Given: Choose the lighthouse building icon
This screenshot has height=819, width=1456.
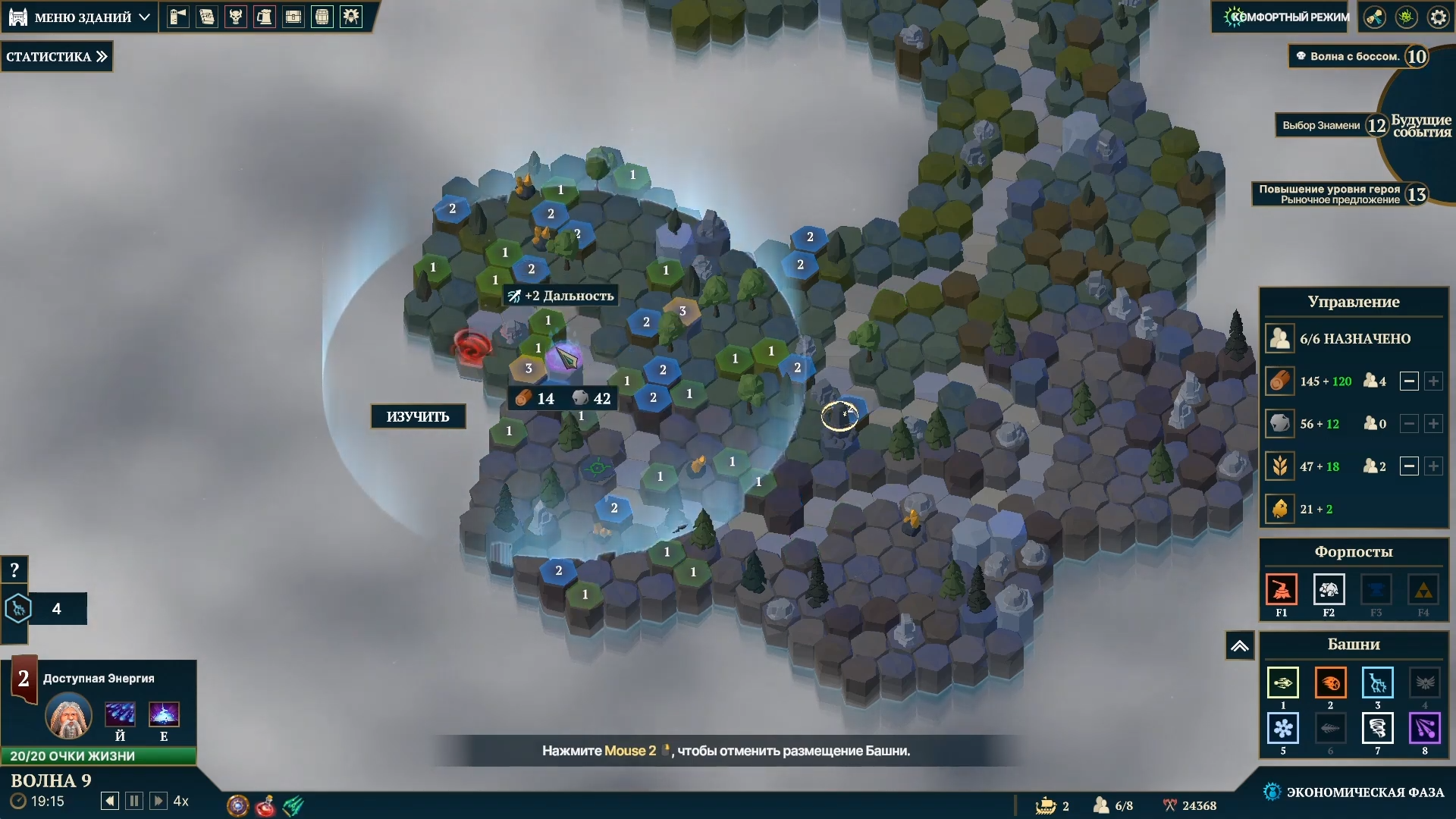Looking at the screenshot, I should tap(178, 17).
